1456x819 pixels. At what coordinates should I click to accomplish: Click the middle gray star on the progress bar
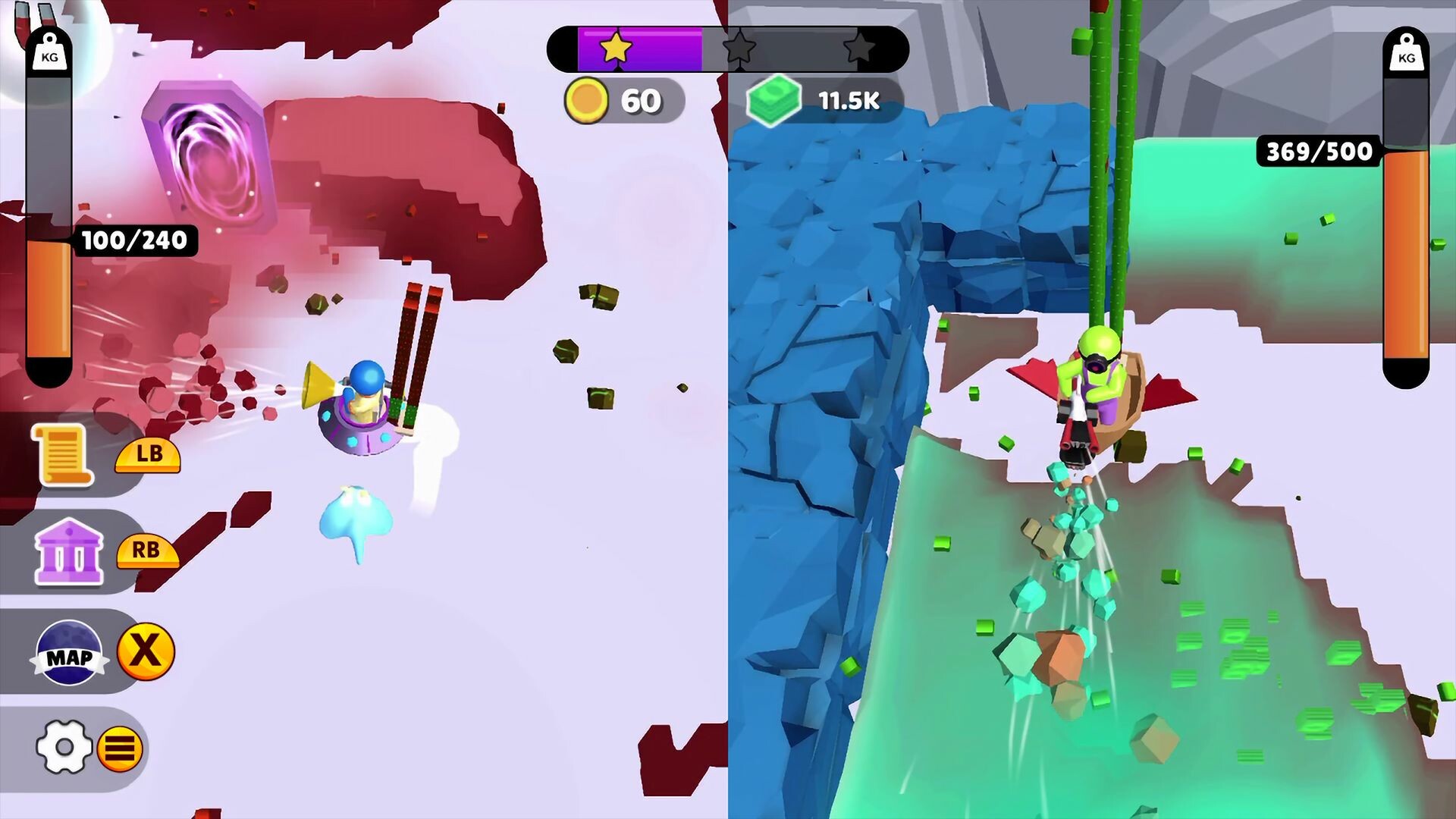pos(738,49)
